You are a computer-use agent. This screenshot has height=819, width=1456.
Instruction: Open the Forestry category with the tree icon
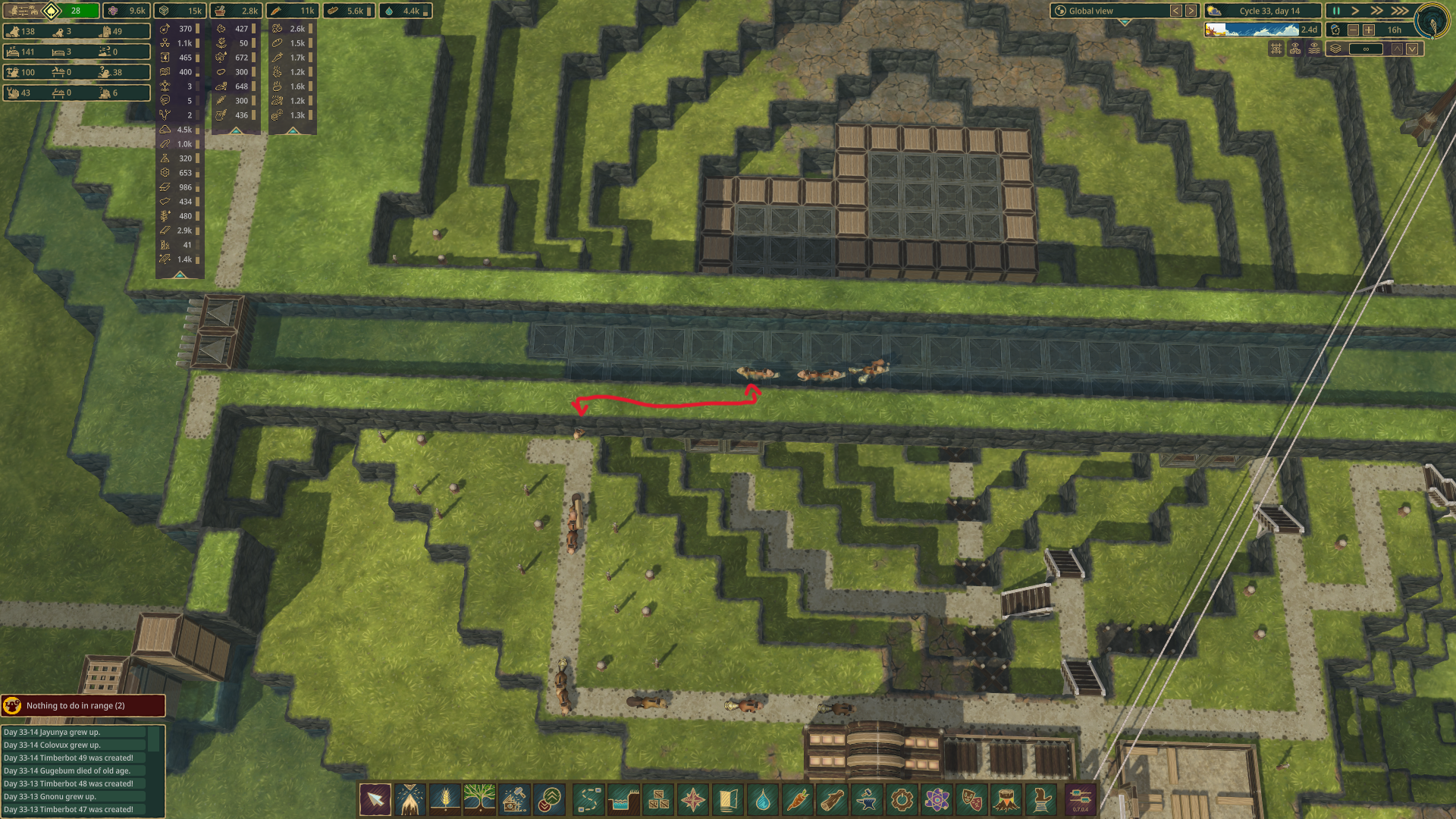[x=479, y=799]
